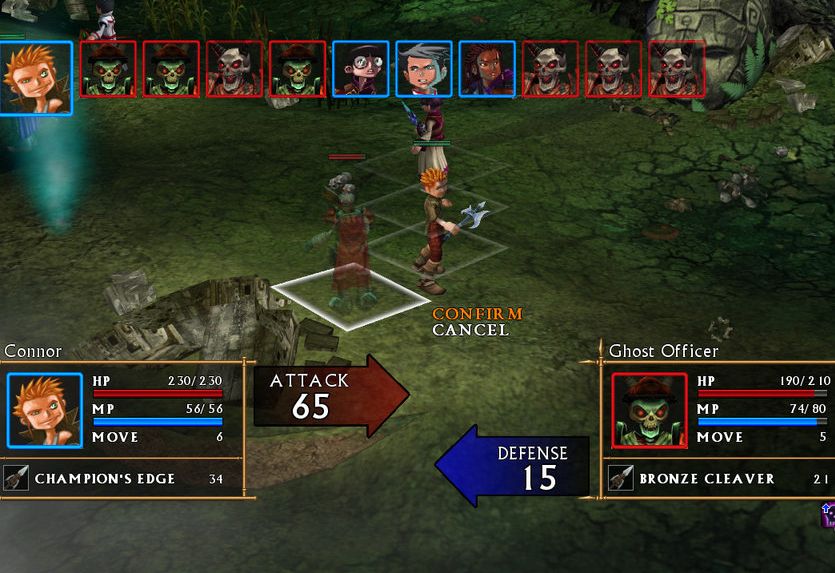
Task: Choose the gray-haired hero's turn order portrait
Action: [x=424, y=69]
